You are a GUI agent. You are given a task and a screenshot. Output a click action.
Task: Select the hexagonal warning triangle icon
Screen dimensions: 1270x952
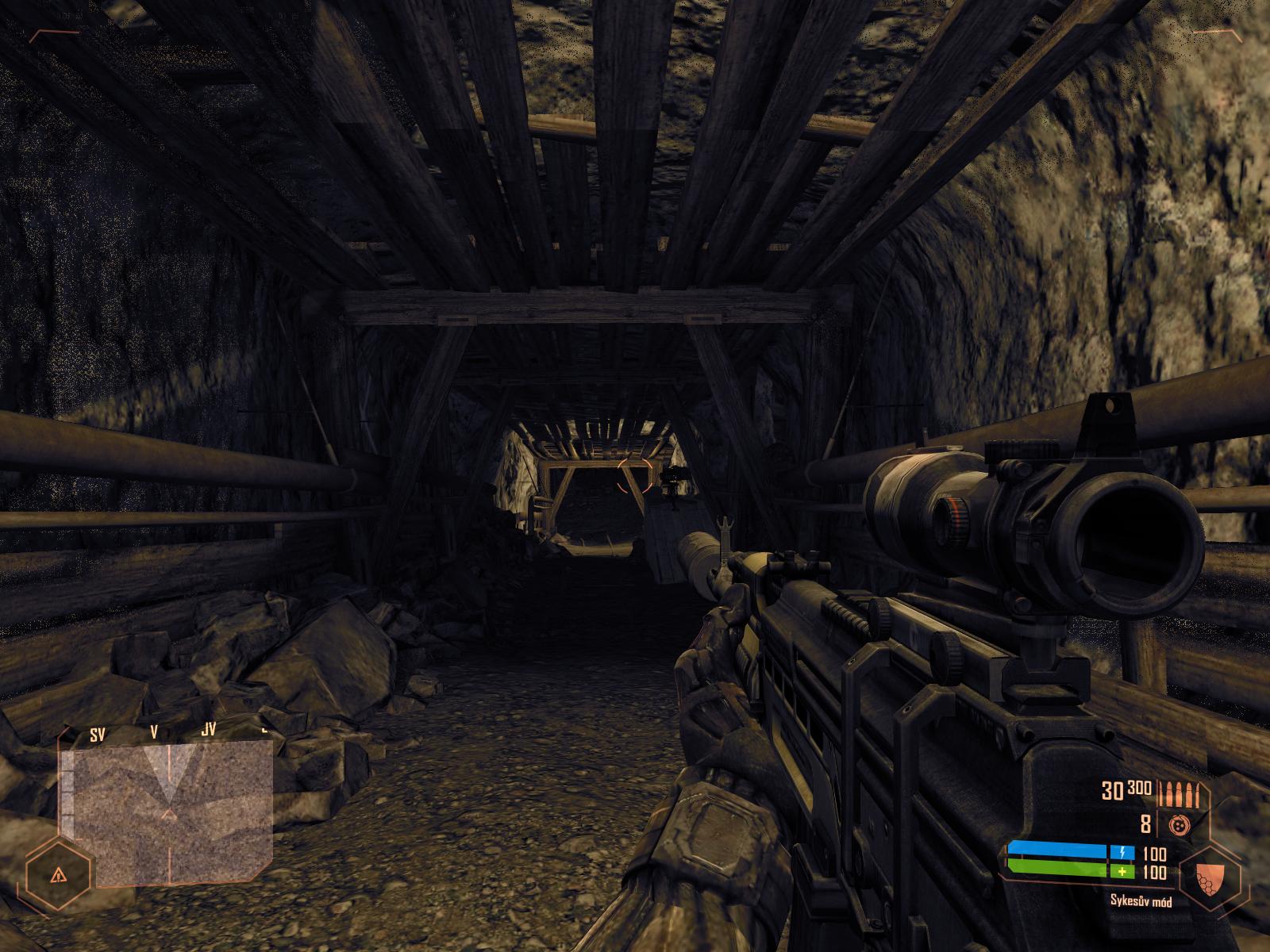point(57,874)
